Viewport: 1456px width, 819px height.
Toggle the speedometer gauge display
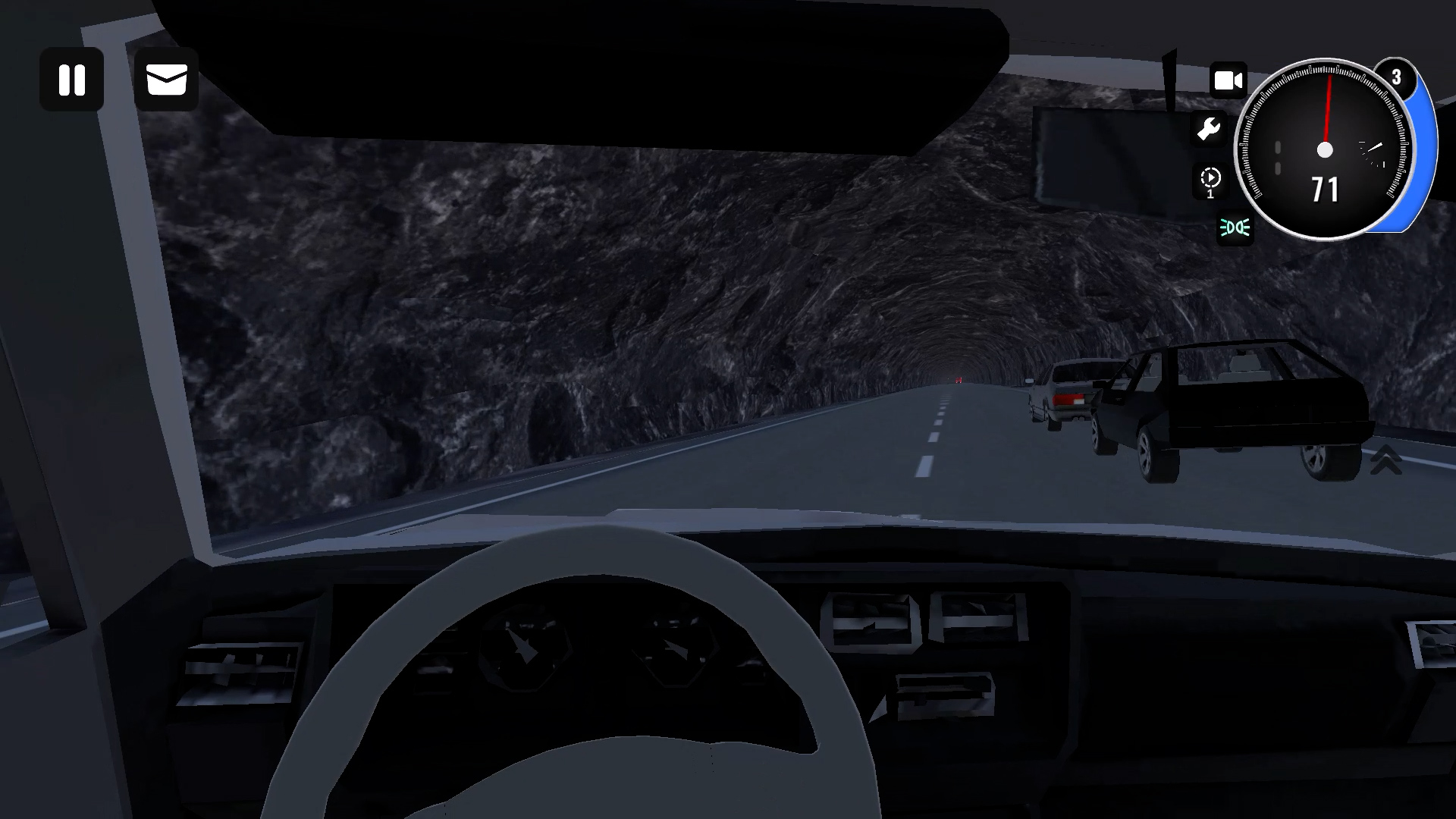click(1326, 150)
